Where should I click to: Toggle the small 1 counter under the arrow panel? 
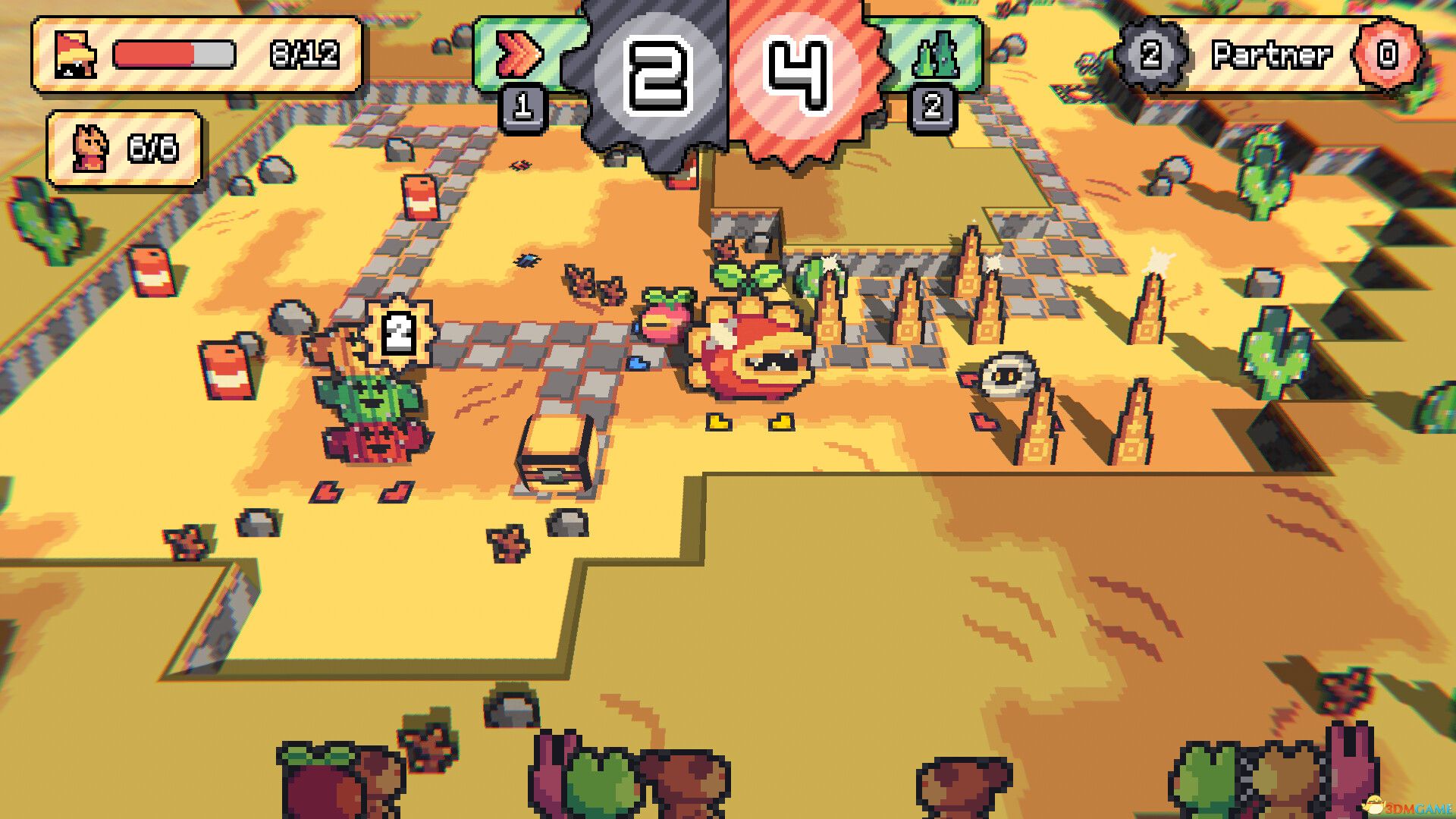point(522,106)
